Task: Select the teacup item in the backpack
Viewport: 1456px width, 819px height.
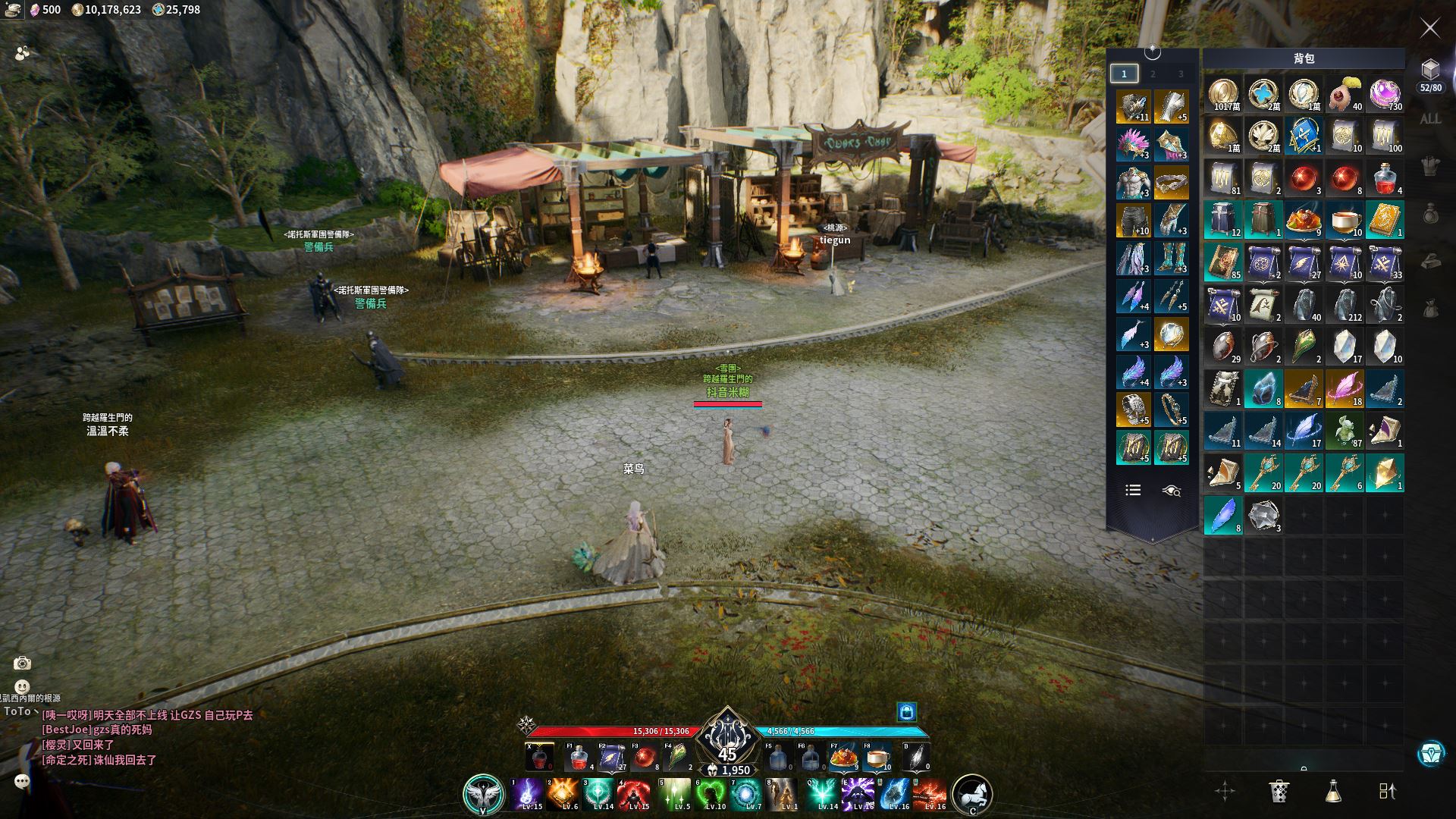Action: [x=1345, y=219]
